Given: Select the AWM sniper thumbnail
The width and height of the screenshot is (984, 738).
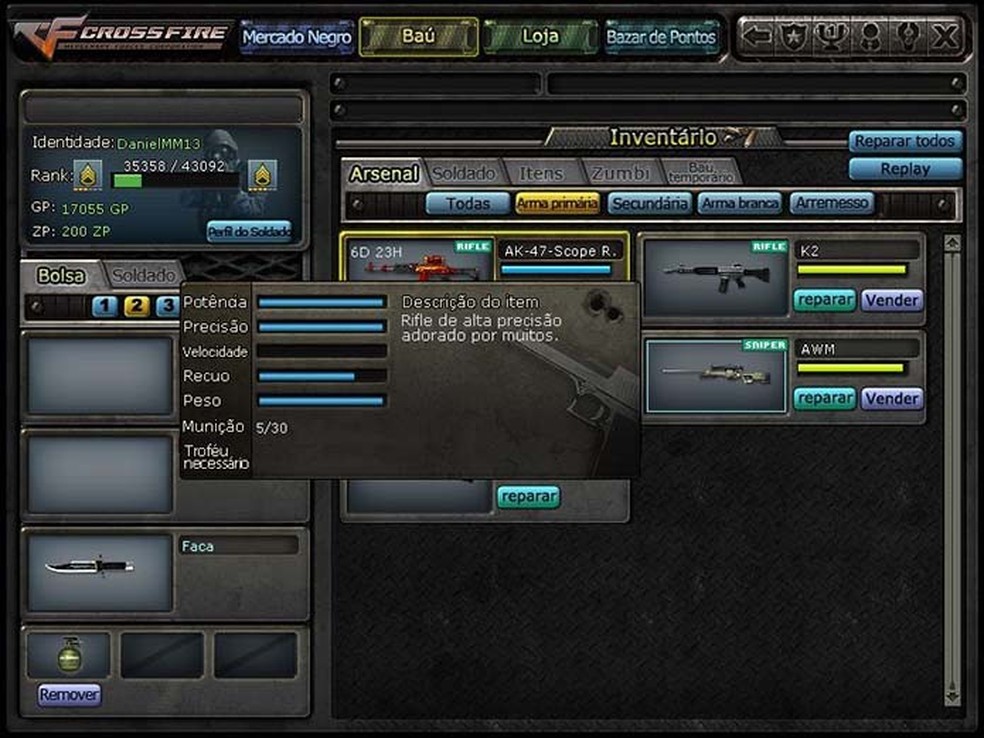Looking at the screenshot, I should 715,375.
